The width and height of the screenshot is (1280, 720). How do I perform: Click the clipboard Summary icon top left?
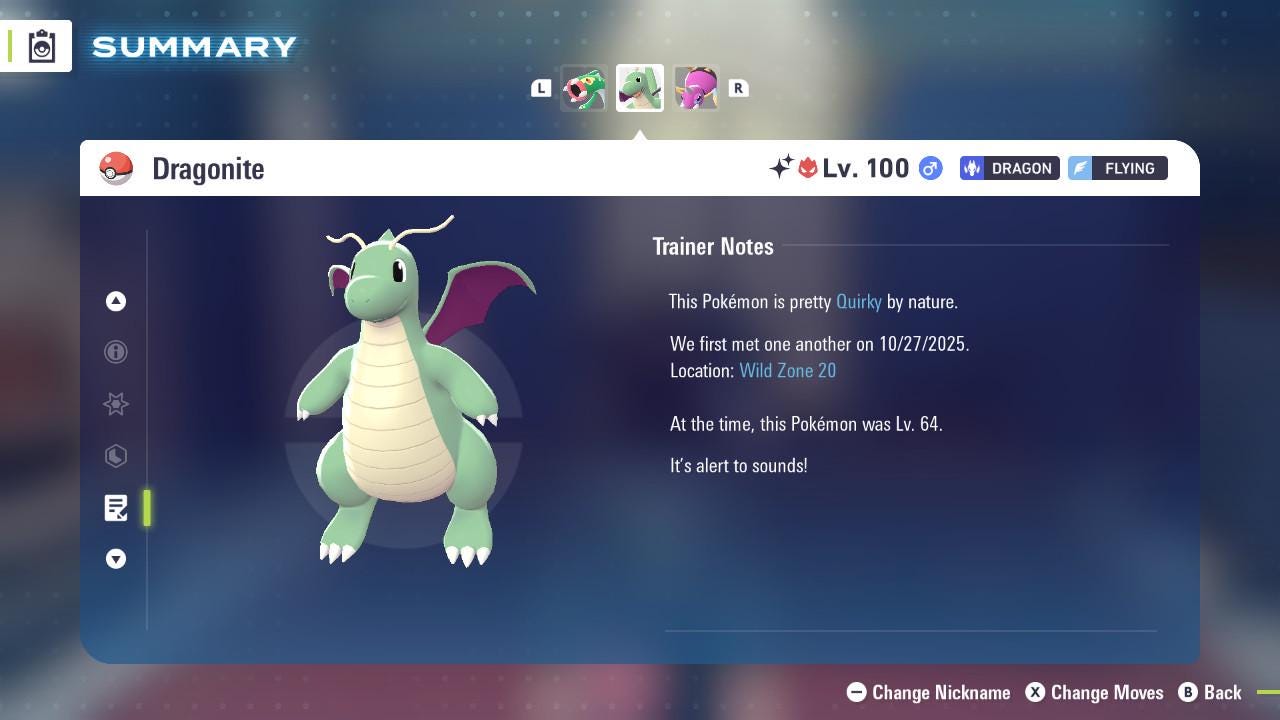pos(42,45)
